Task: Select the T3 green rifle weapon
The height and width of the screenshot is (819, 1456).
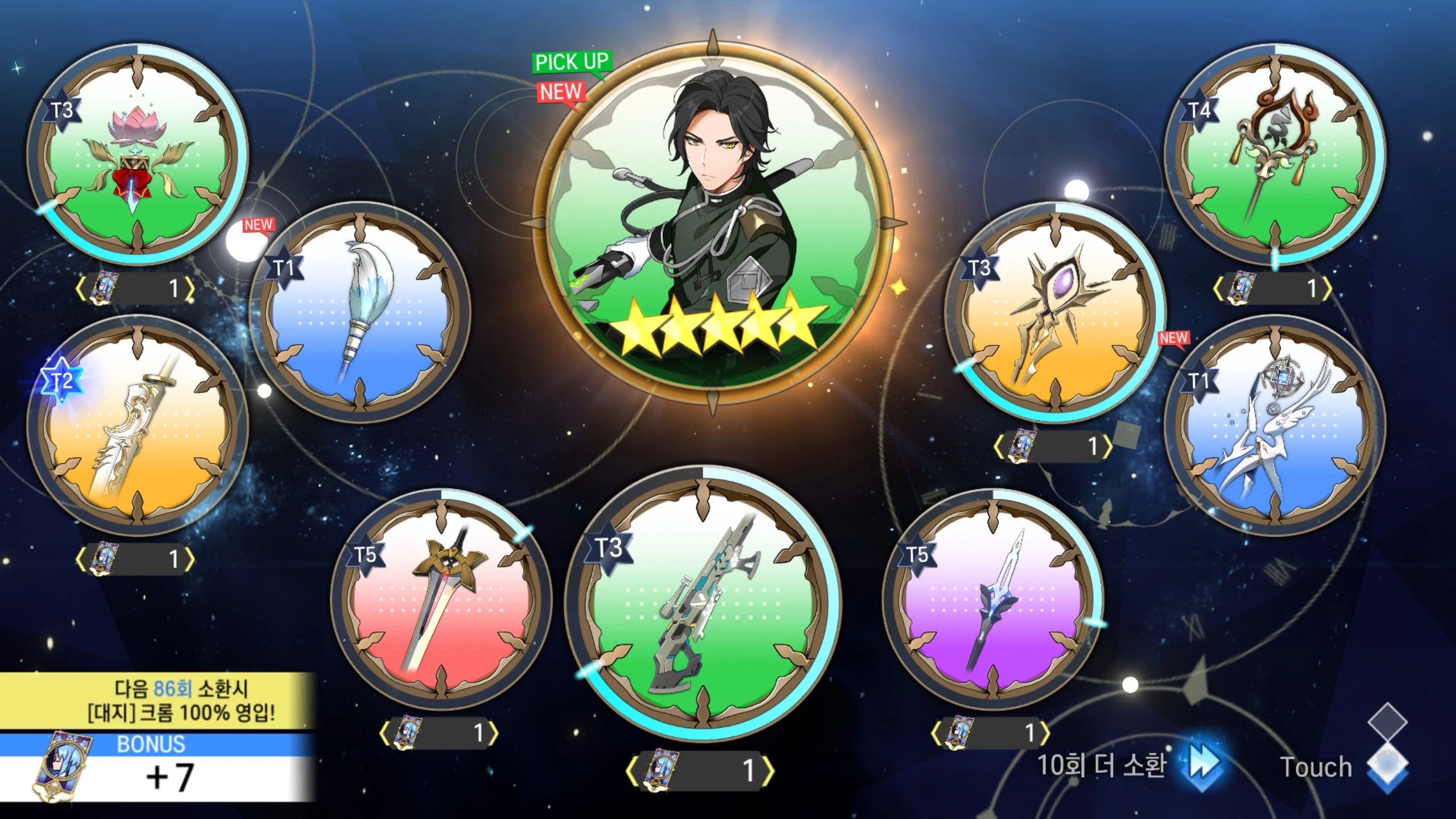Action: click(703, 603)
